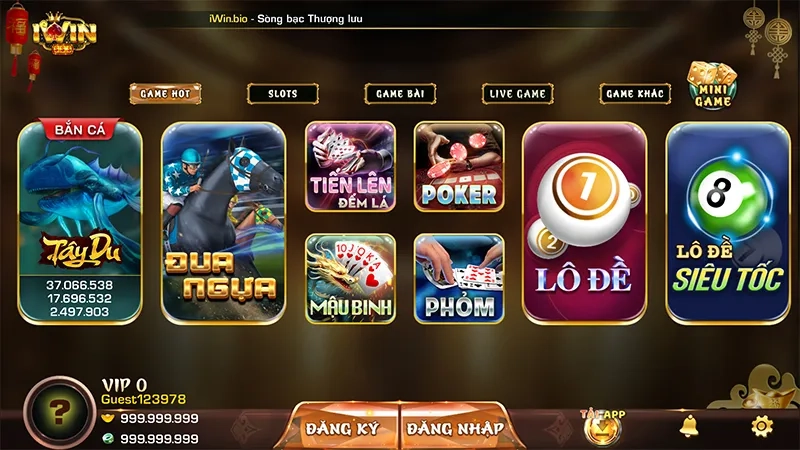800x450 pixels.
Task: Open notifications with the bell icon
Action: (x=688, y=426)
